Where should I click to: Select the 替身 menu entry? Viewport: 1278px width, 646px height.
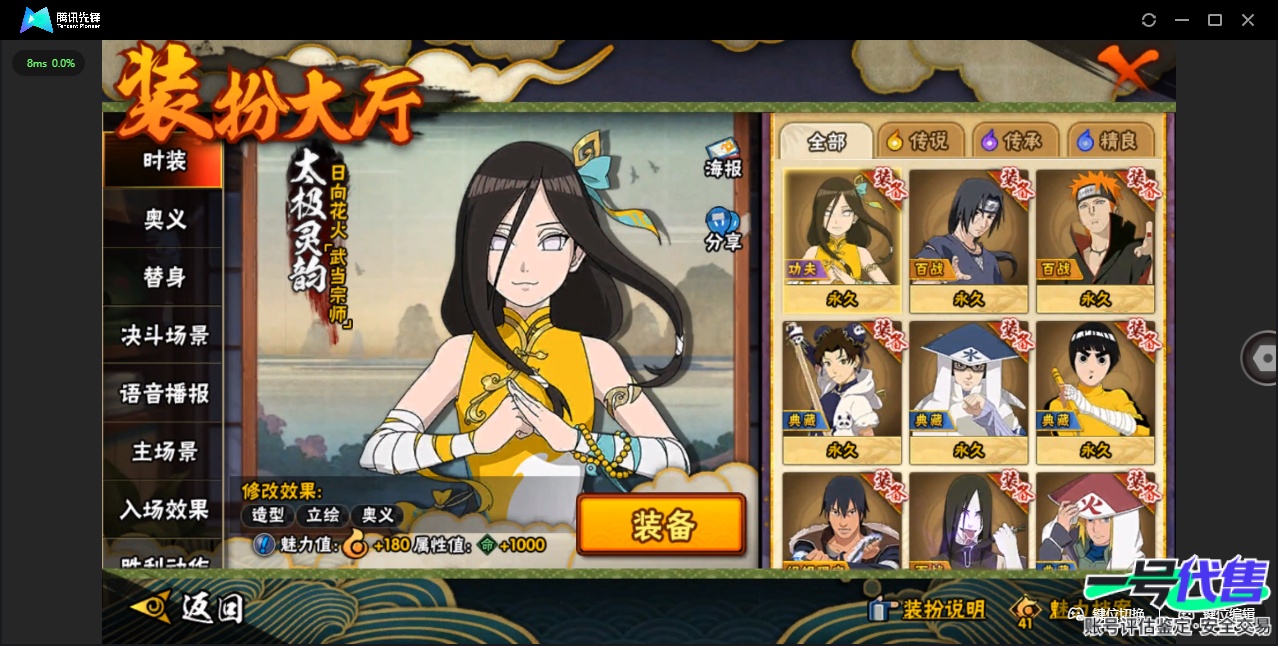coord(164,277)
